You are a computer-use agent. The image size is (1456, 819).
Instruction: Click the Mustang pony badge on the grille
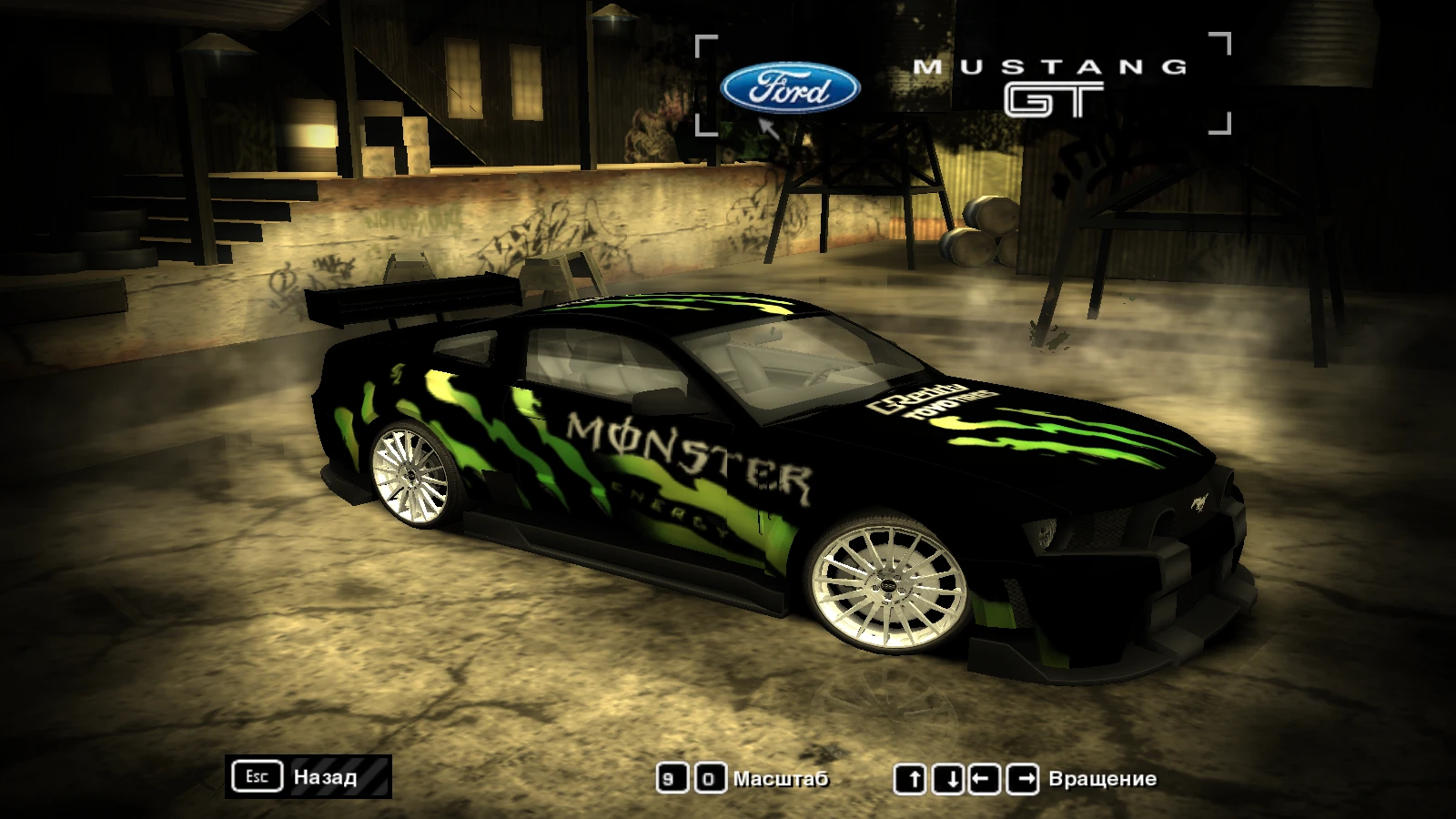pyautogui.click(x=1199, y=501)
